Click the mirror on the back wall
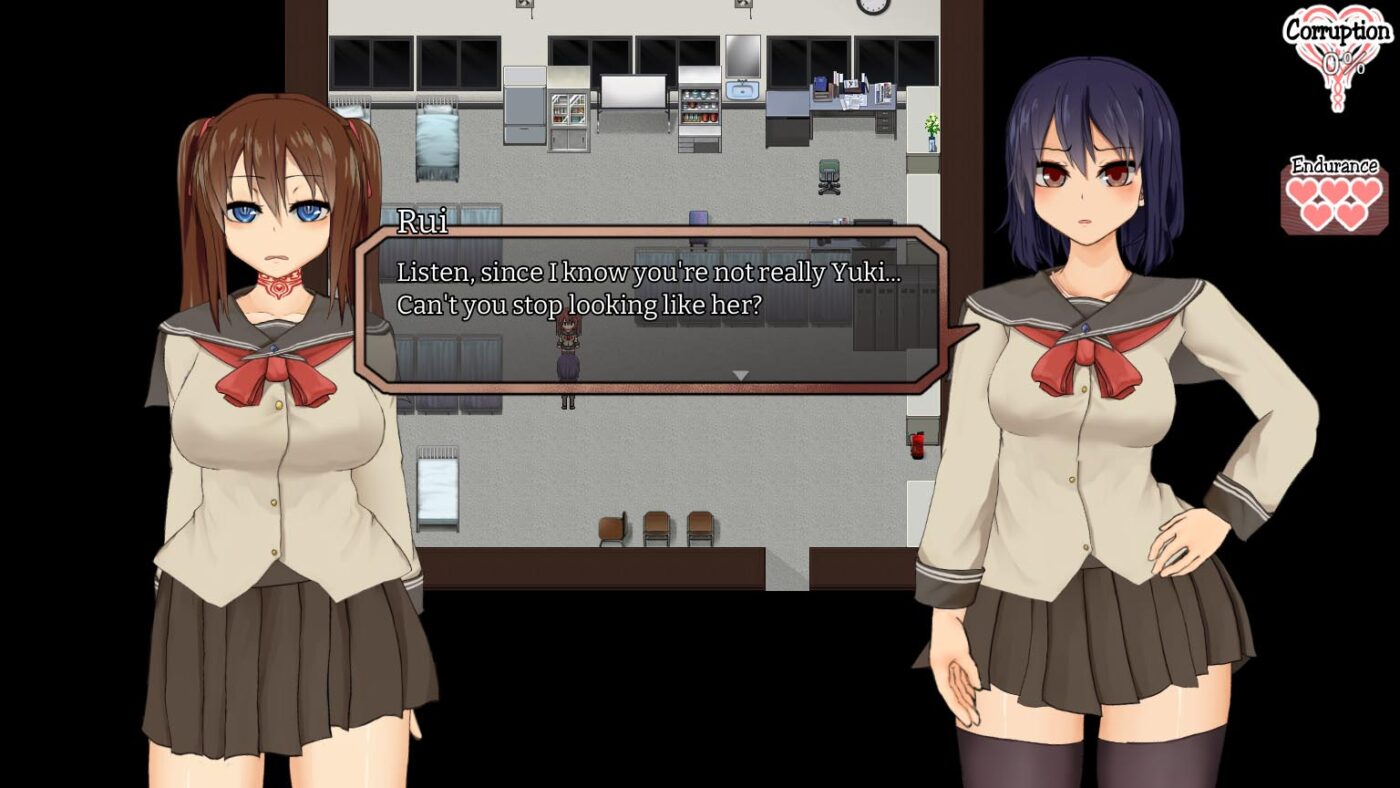The height and width of the screenshot is (788, 1400). 743,55
